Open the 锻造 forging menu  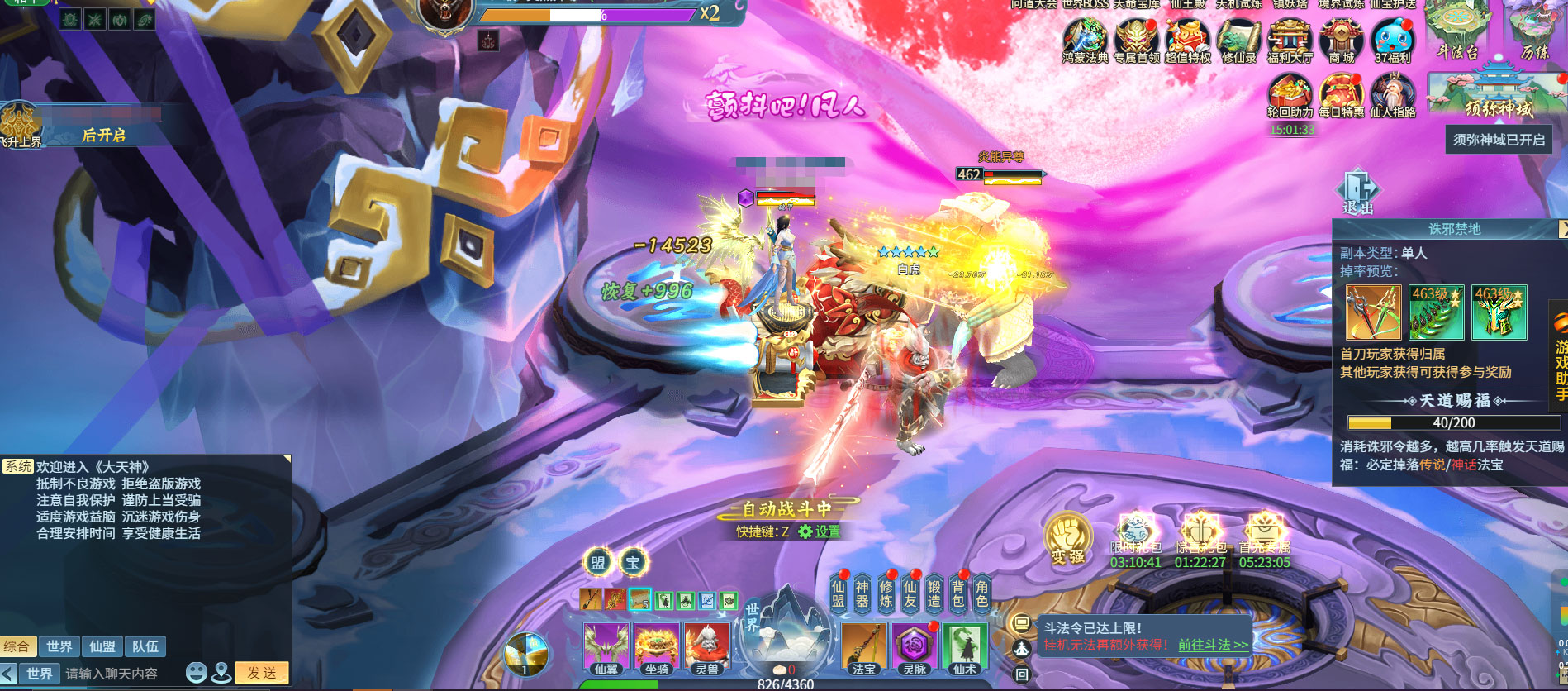[x=934, y=593]
